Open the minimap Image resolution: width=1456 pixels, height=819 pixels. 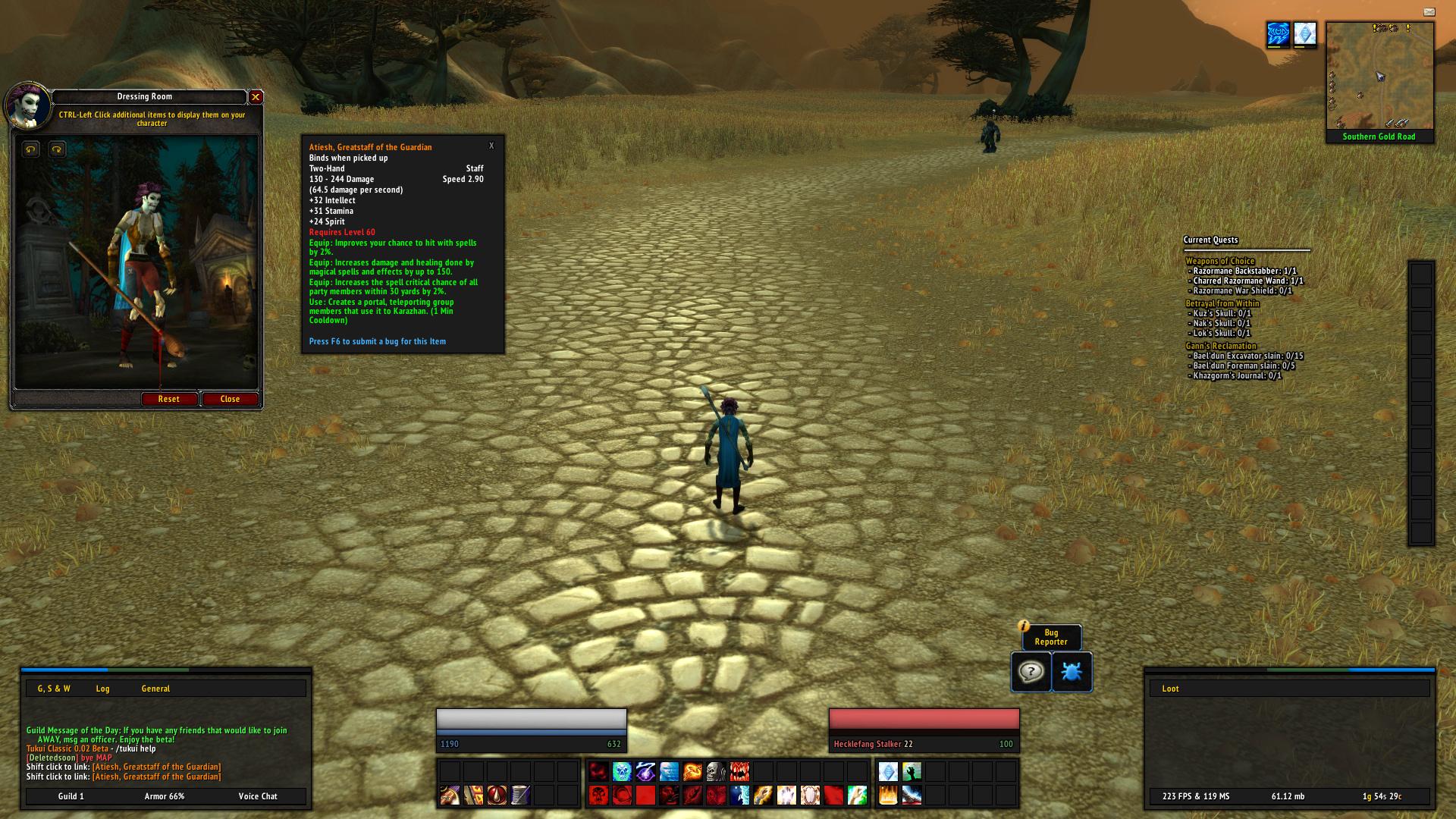click(x=1379, y=76)
